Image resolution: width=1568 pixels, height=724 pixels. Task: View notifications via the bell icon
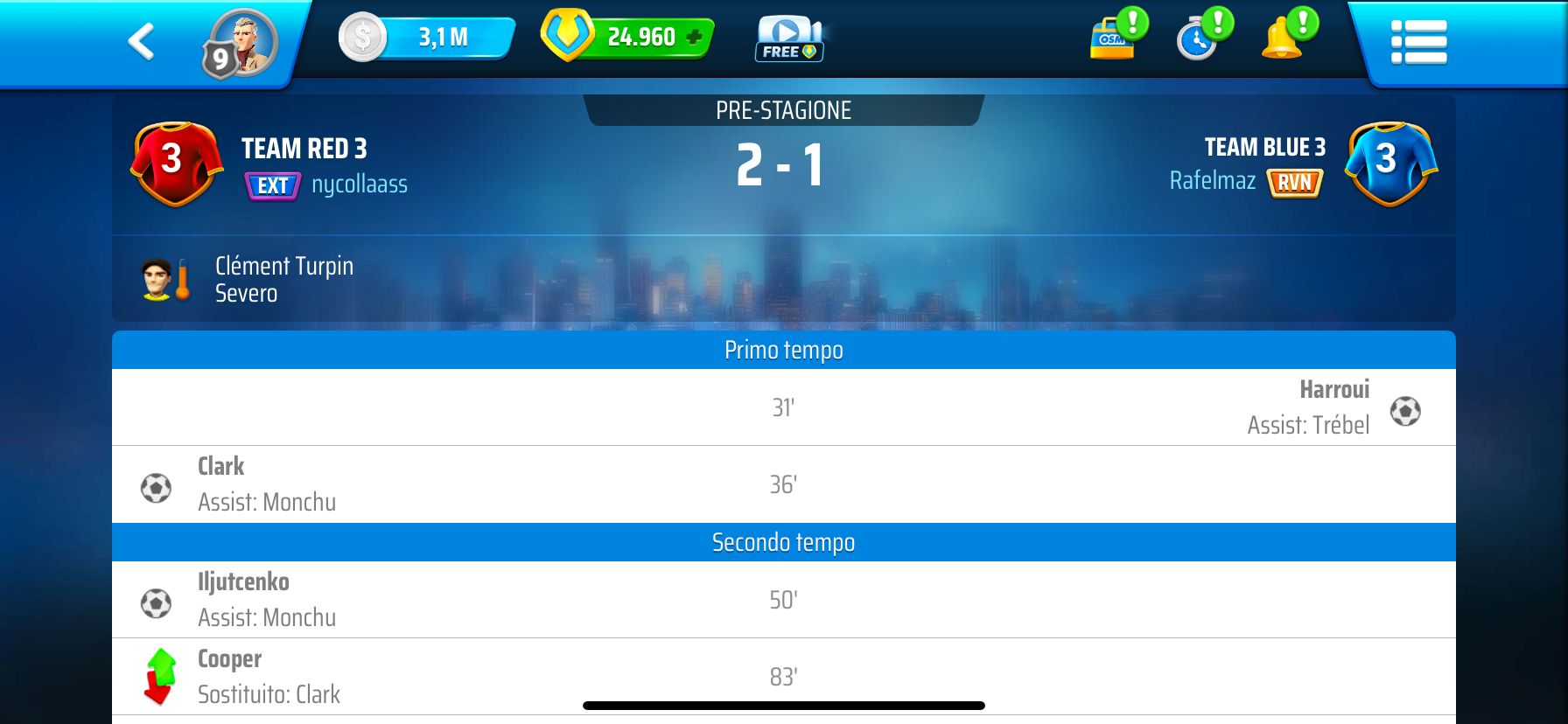coord(1283,40)
